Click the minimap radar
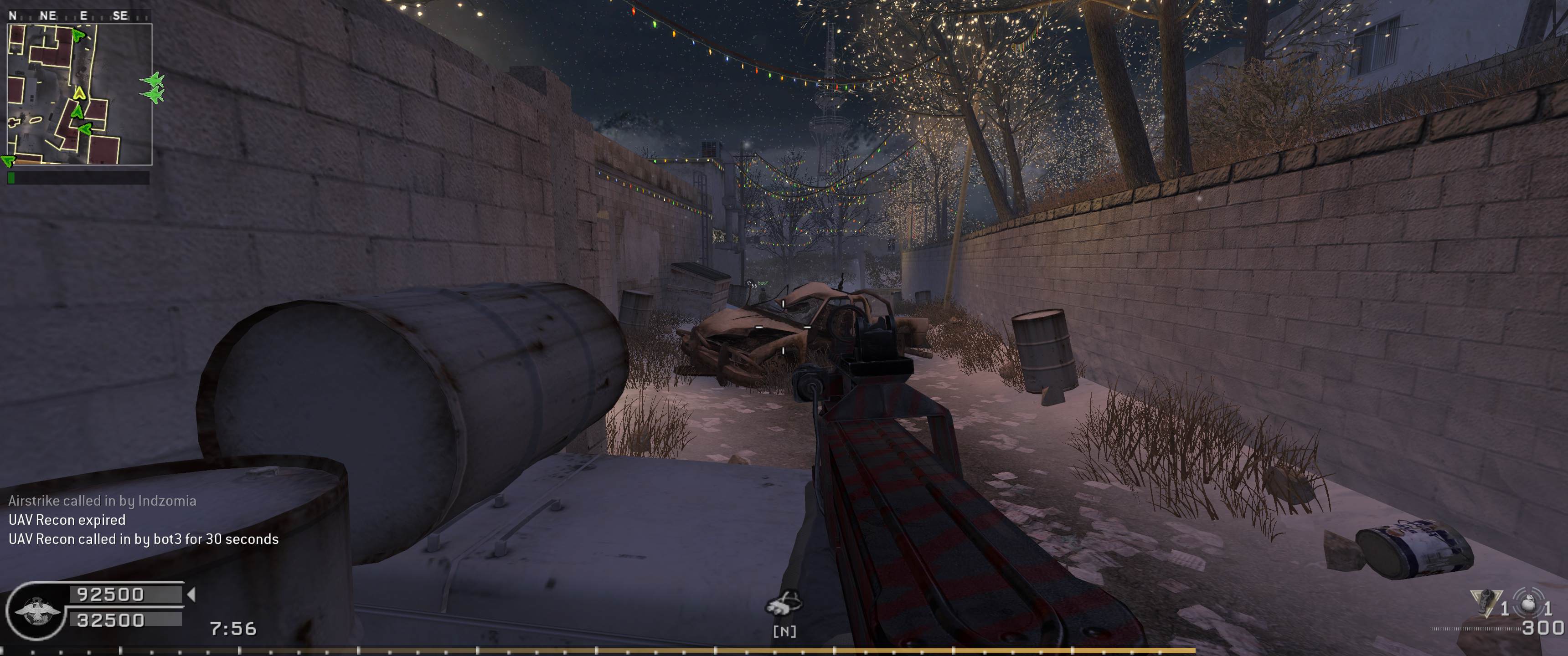Screen dimensions: 1568x656 pos(79,94)
